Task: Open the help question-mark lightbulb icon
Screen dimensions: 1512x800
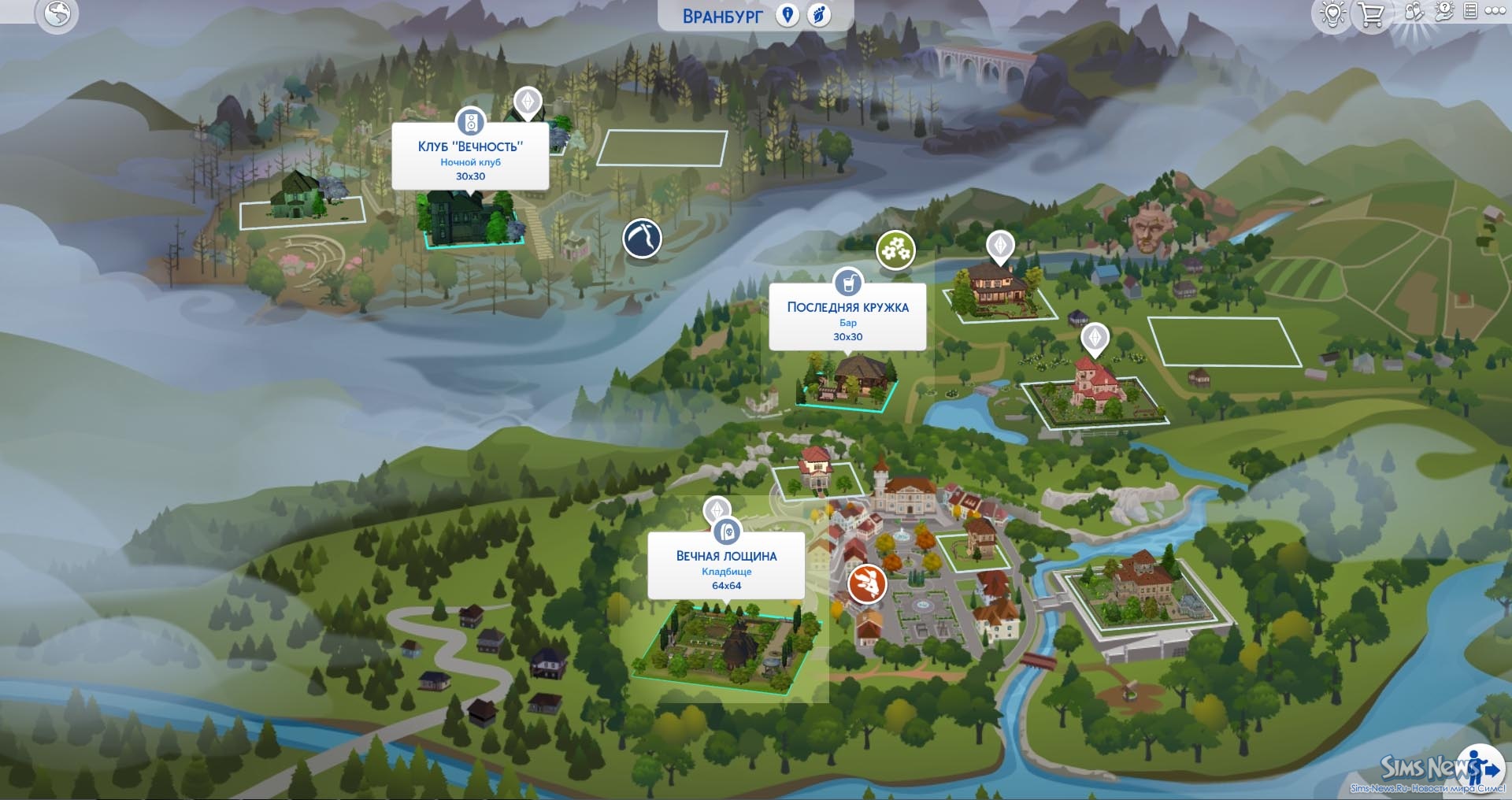Action: [x=1444, y=11]
